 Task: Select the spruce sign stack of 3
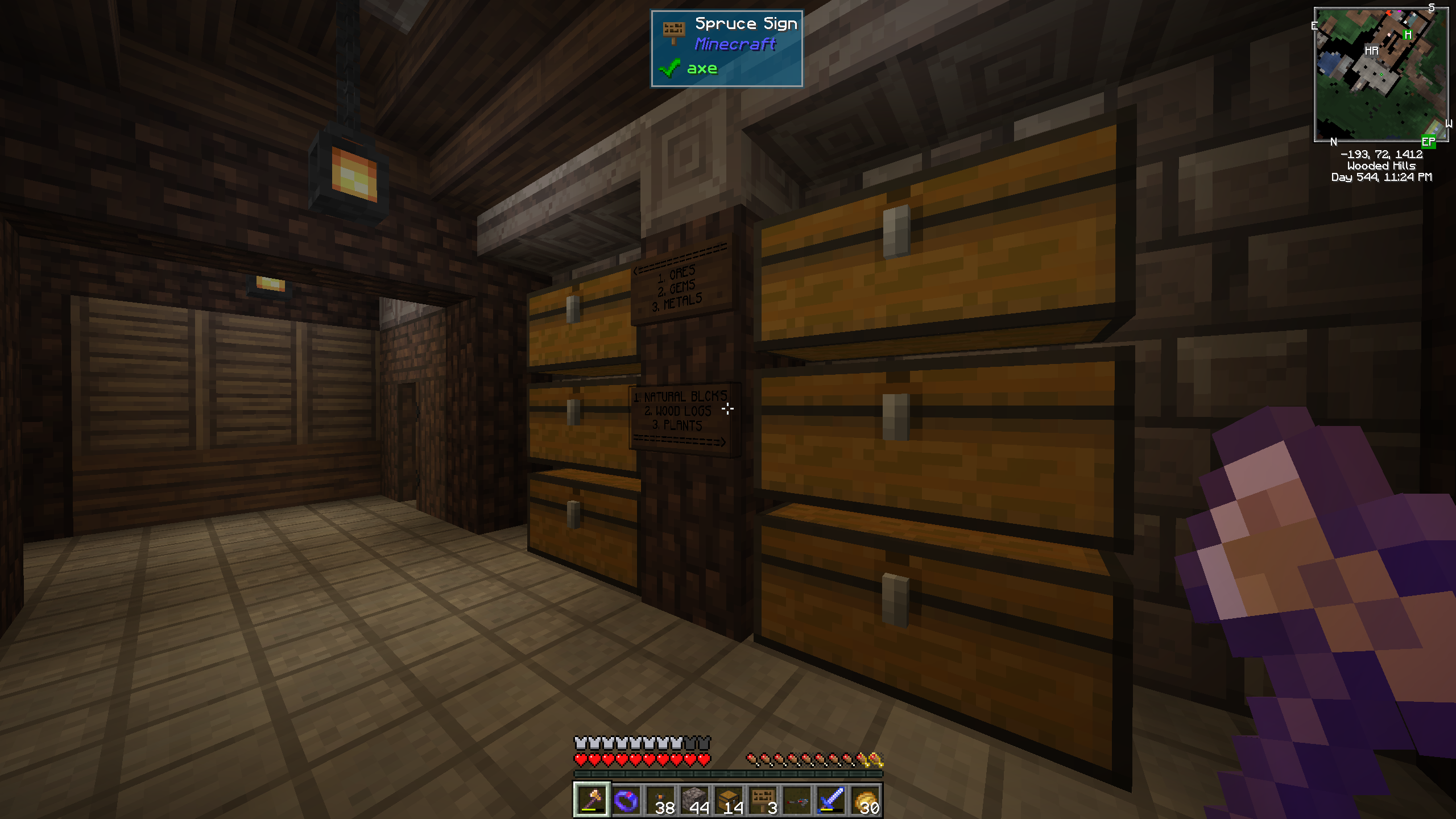[x=763, y=800]
